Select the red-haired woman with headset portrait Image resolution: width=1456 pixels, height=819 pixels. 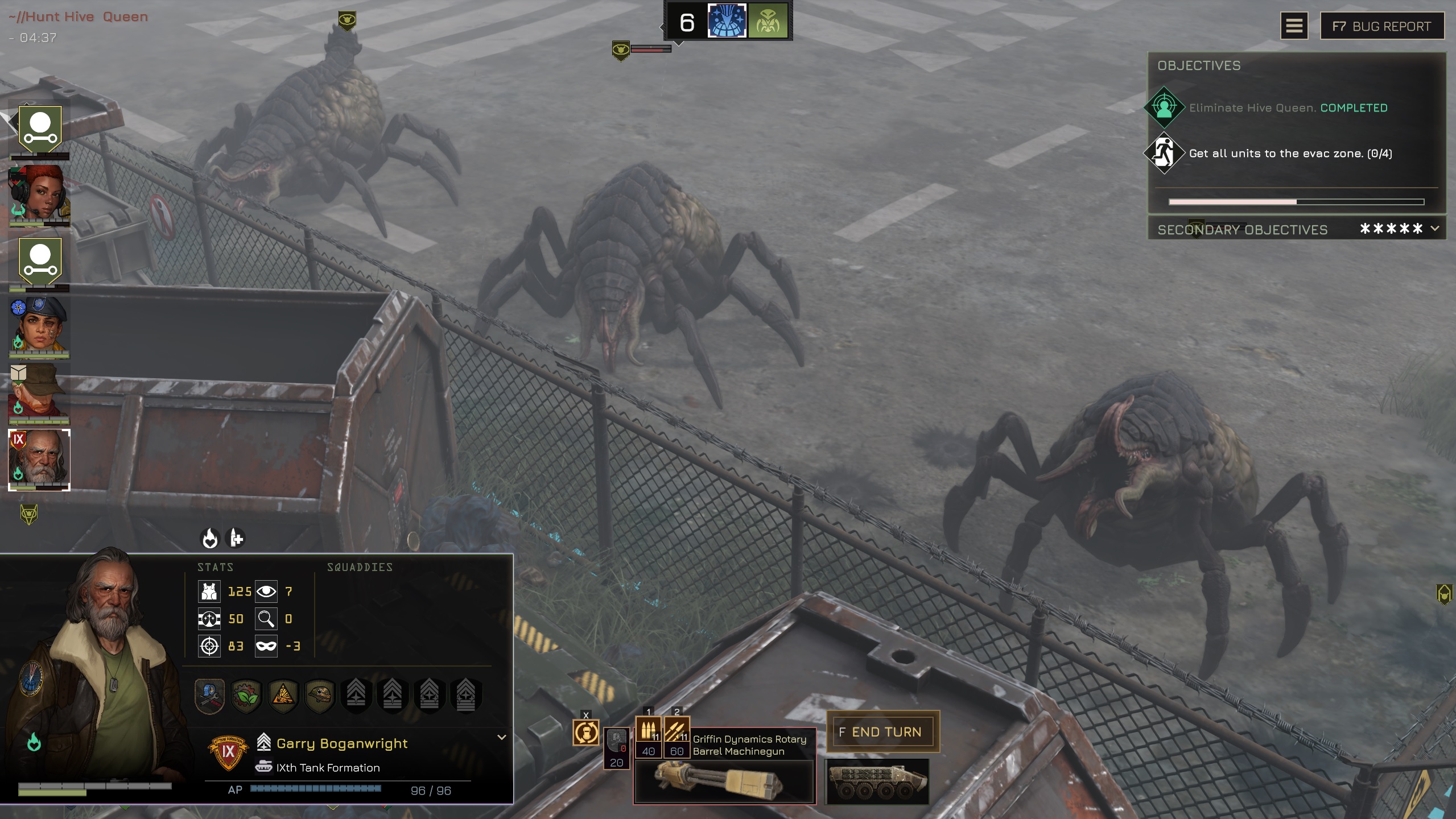click(39, 195)
